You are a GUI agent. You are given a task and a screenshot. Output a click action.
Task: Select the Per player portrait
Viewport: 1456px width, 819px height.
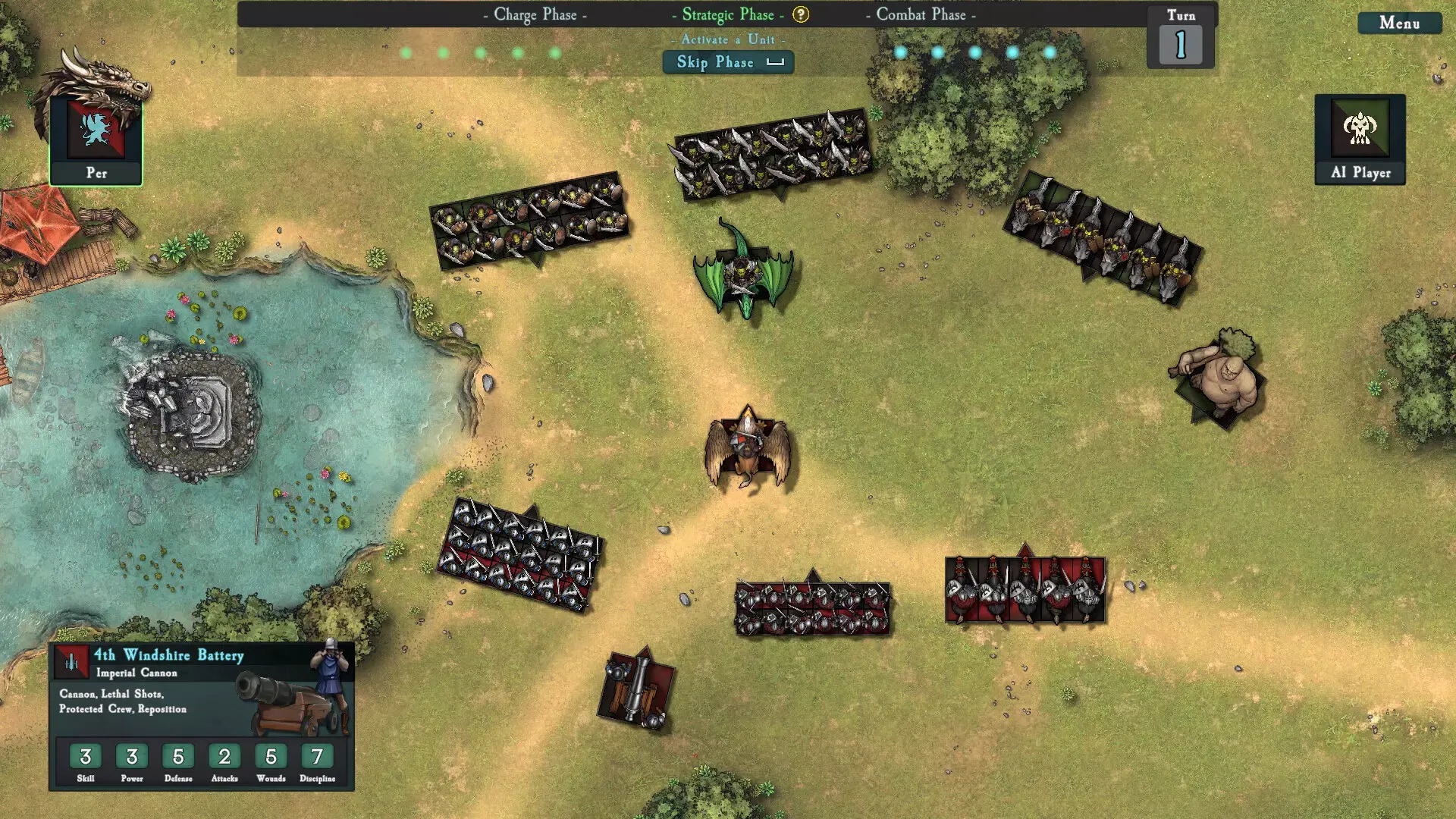coord(96,138)
